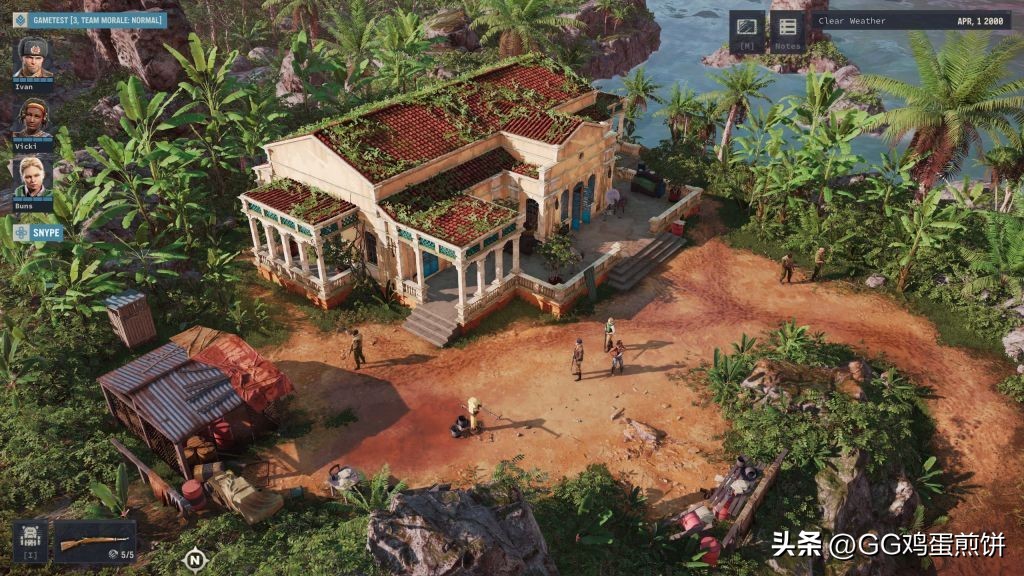
Task: Select the equipped rifle weapon slot
Action: coord(95,541)
